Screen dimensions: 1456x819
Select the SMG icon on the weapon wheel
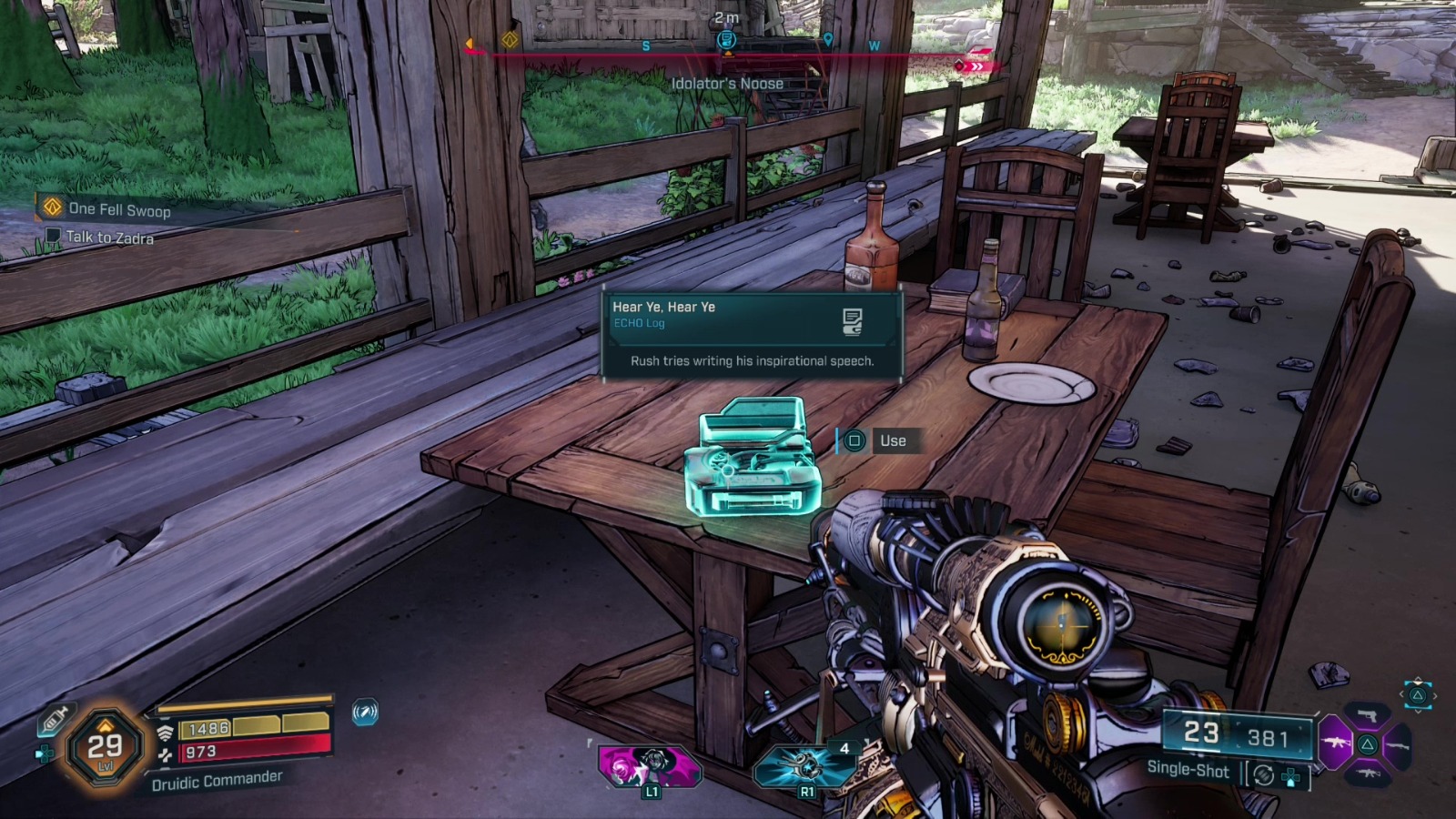point(1369,773)
